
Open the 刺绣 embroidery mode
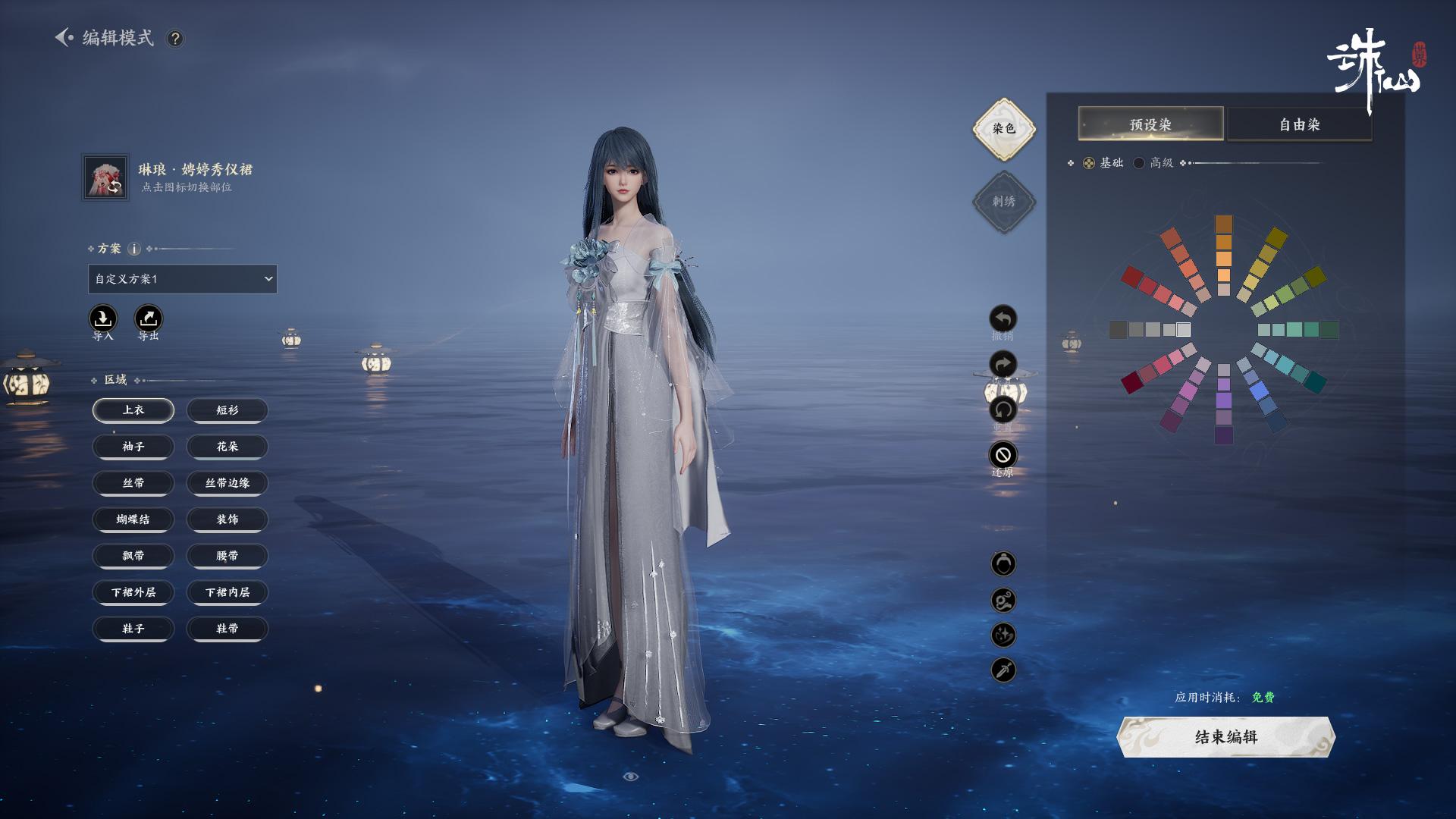(1003, 202)
